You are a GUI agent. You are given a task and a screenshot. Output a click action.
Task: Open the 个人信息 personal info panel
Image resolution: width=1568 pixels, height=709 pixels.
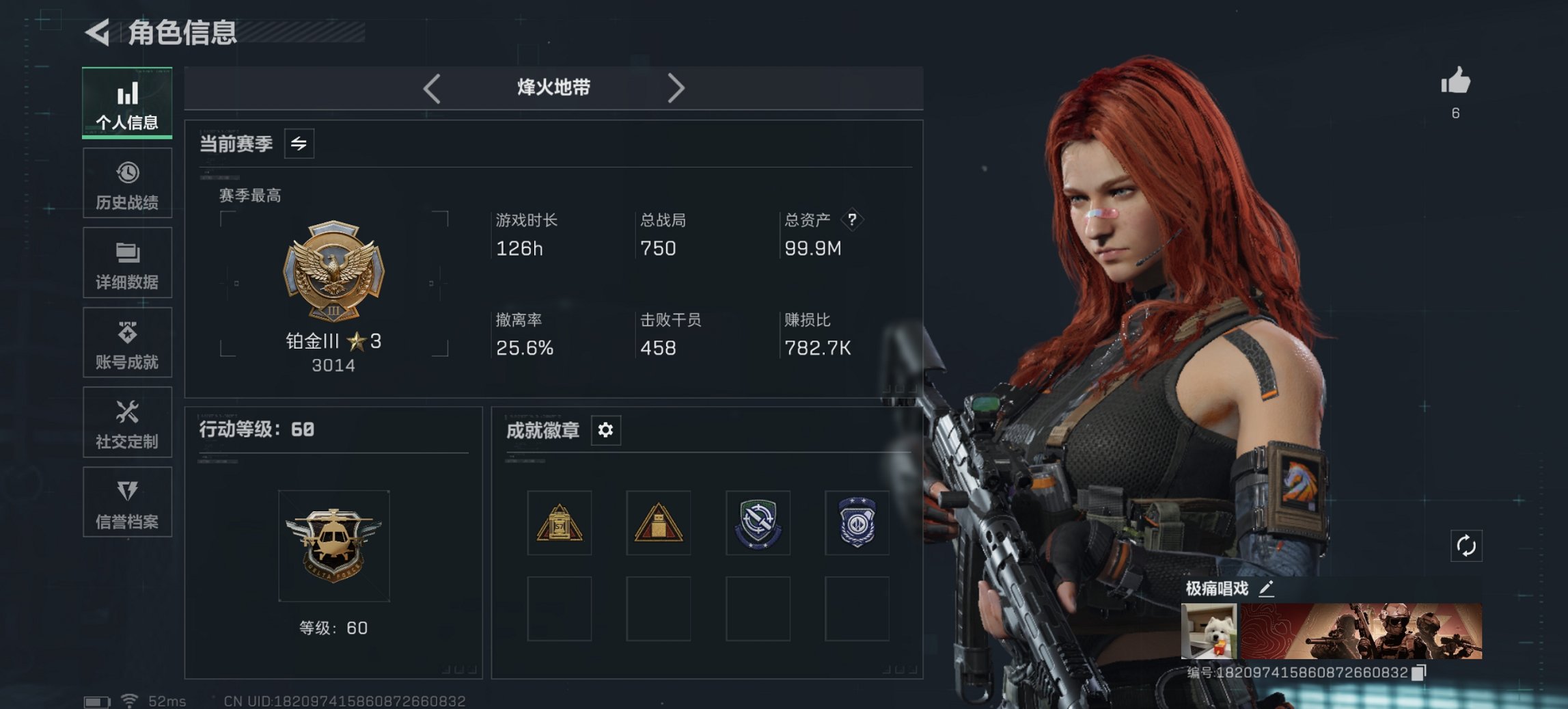pyautogui.click(x=127, y=103)
